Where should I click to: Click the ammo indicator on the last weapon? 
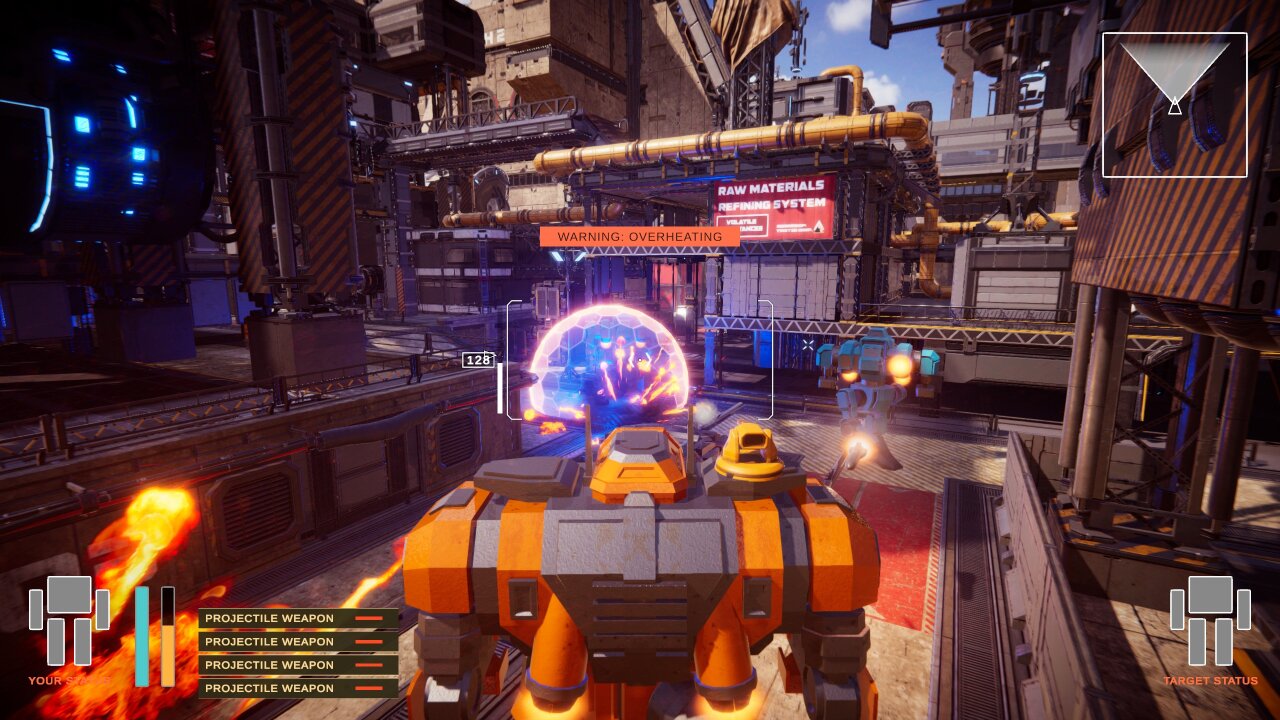coord(367,688)
